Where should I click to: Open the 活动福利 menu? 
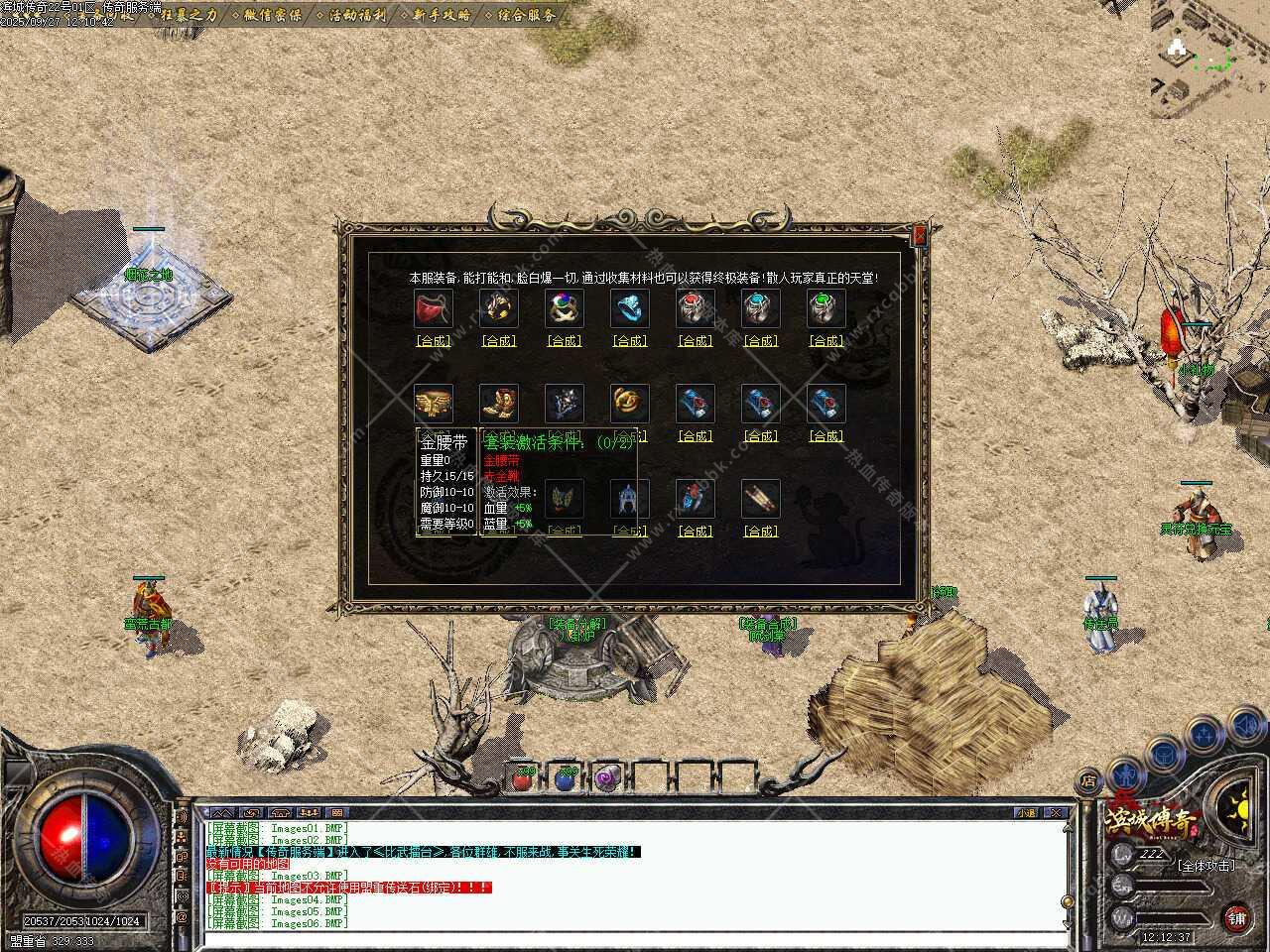(357, 15)
